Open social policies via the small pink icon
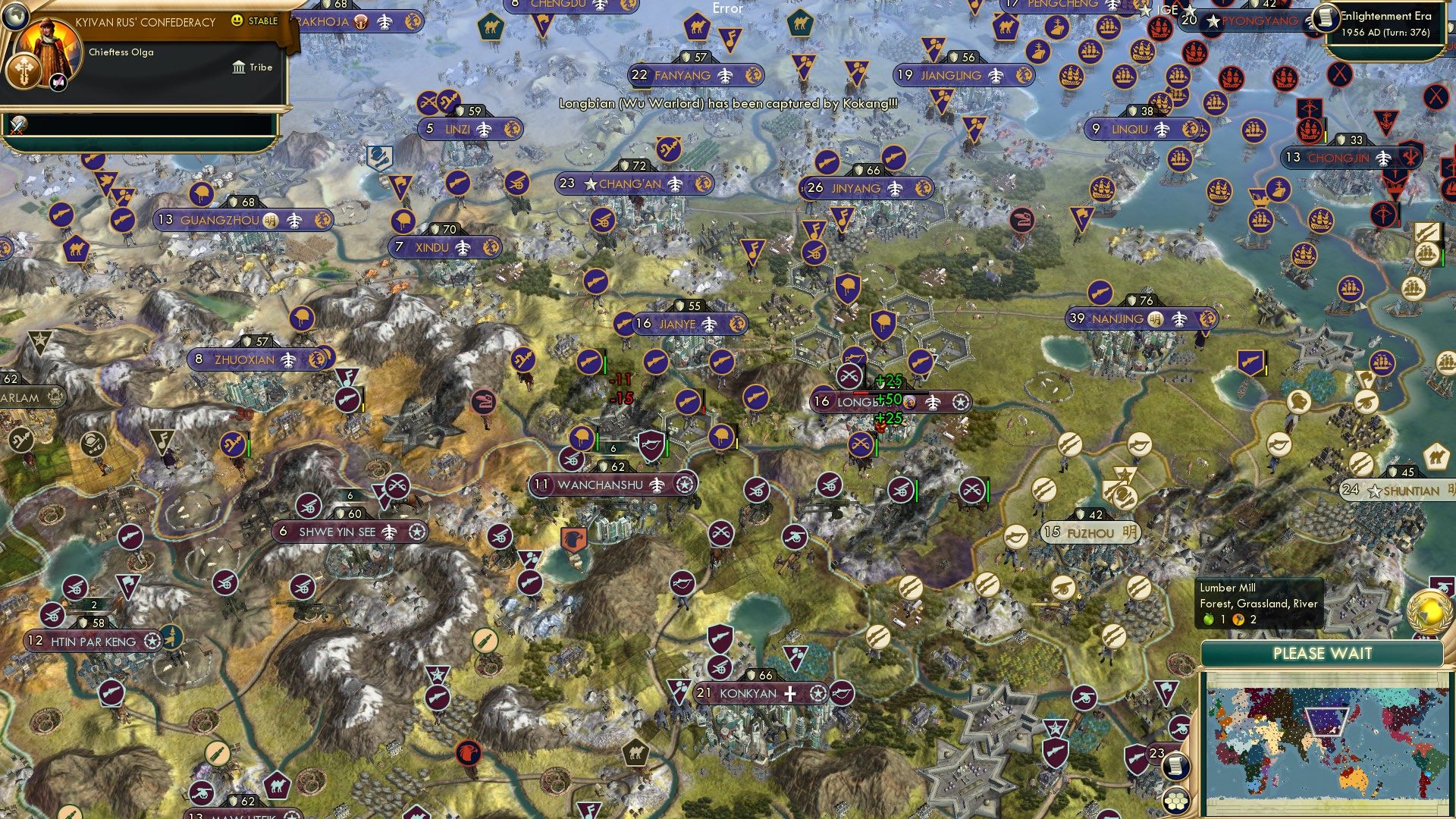The image size is (1456, 819). (x=58, y=83)
